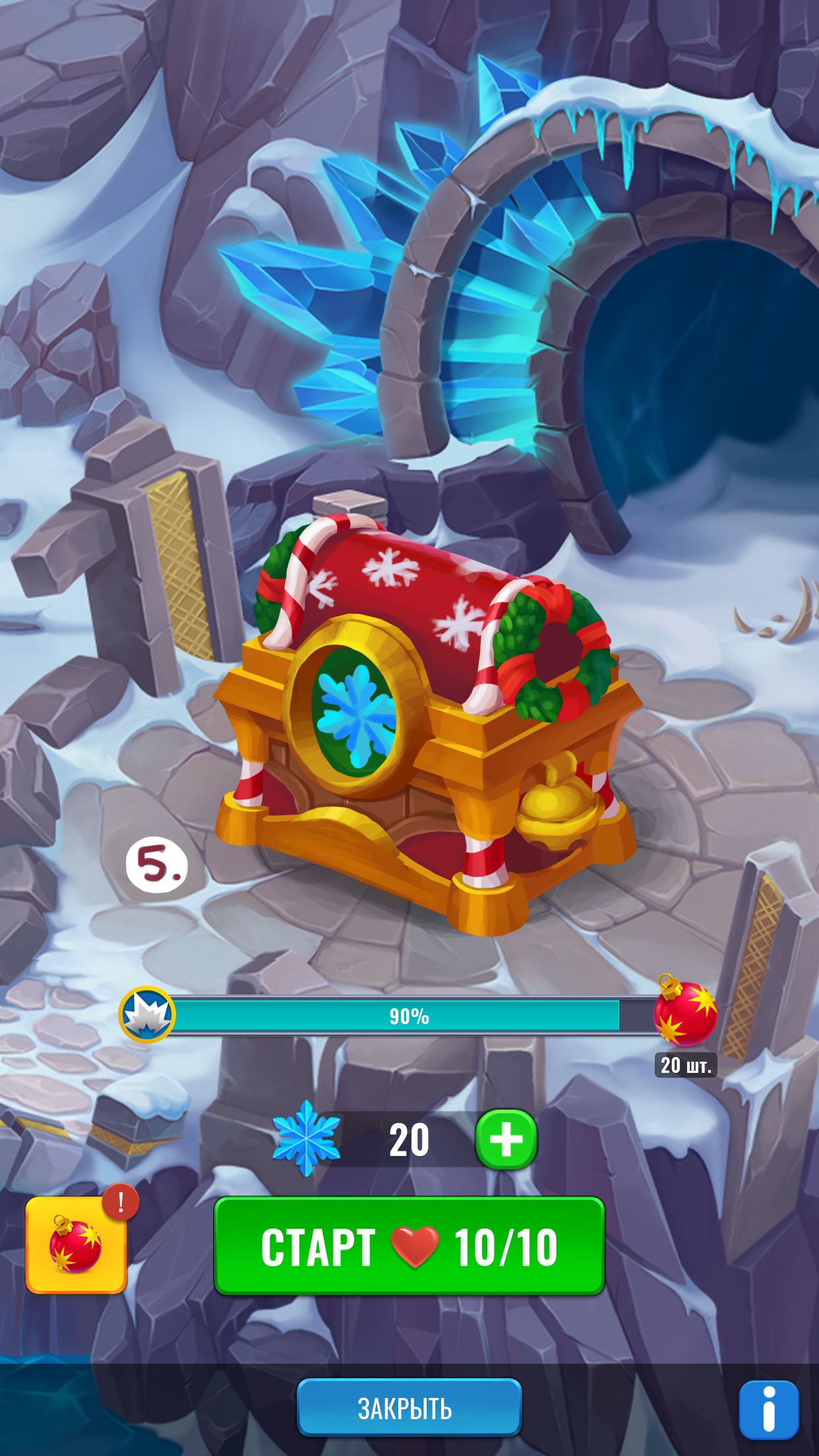Add more snowflakes with the green plus

[506, 1139]
